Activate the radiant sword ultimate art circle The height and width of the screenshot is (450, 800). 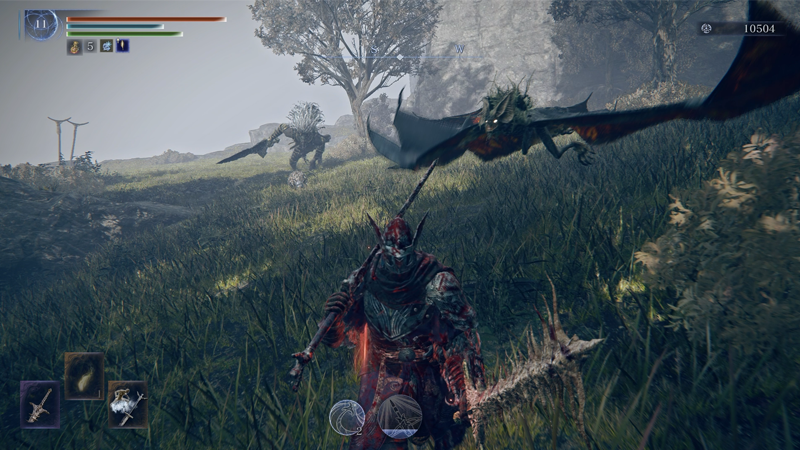pyautogui.click(x=399, y=417)
